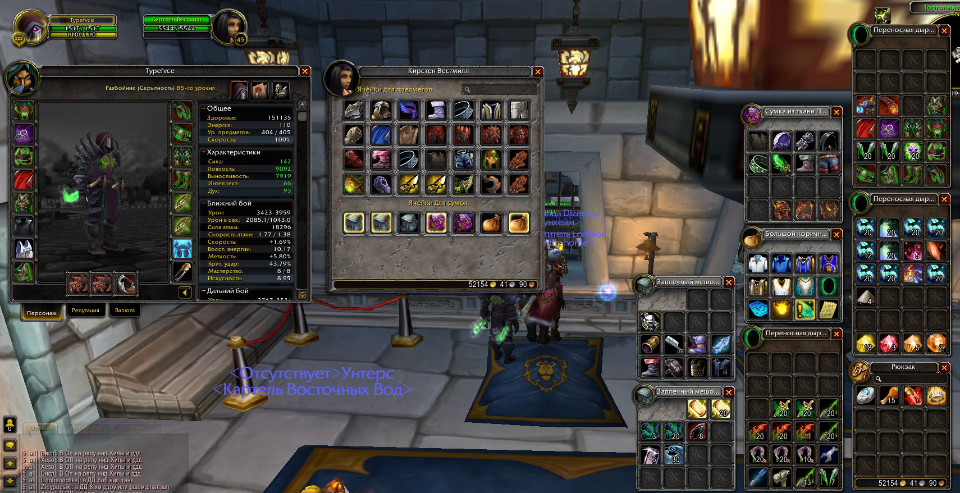Pick the pink boots in the bank
960x493 pixels.
pos(382,159)
